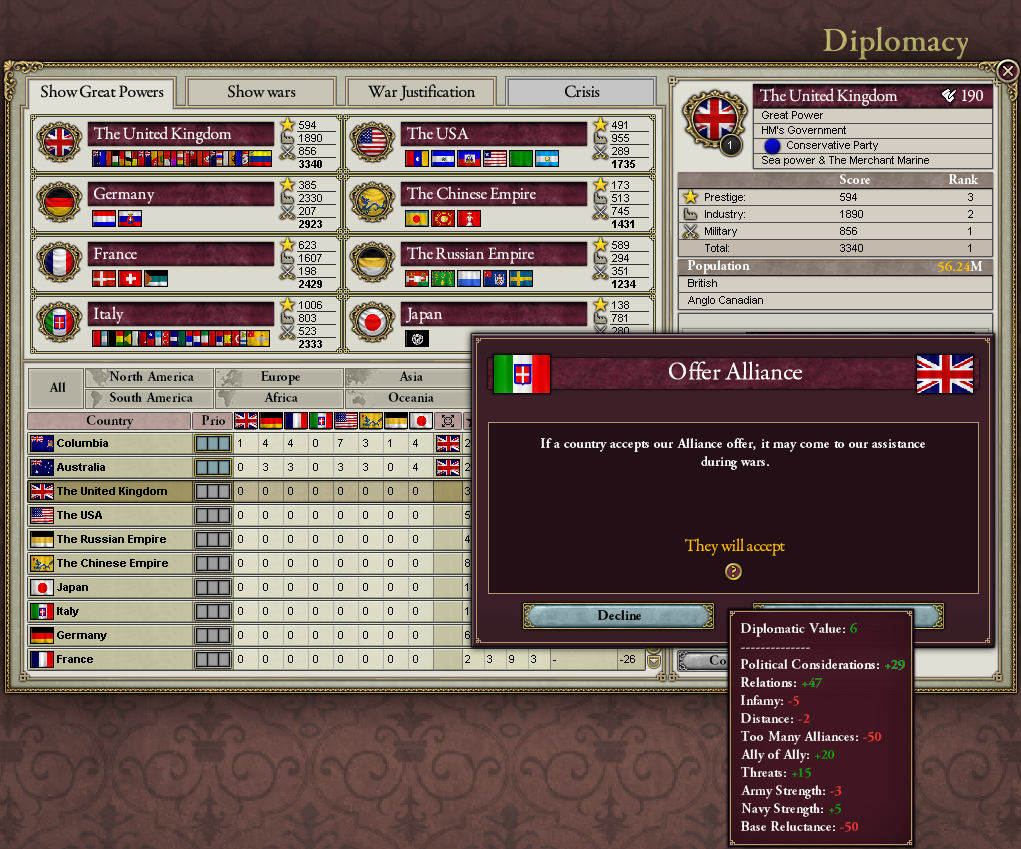Select Germany in the great powers panel
The height and width of the screenshot is (849, 1021).
pyautogui.click(x=181, y=194)
